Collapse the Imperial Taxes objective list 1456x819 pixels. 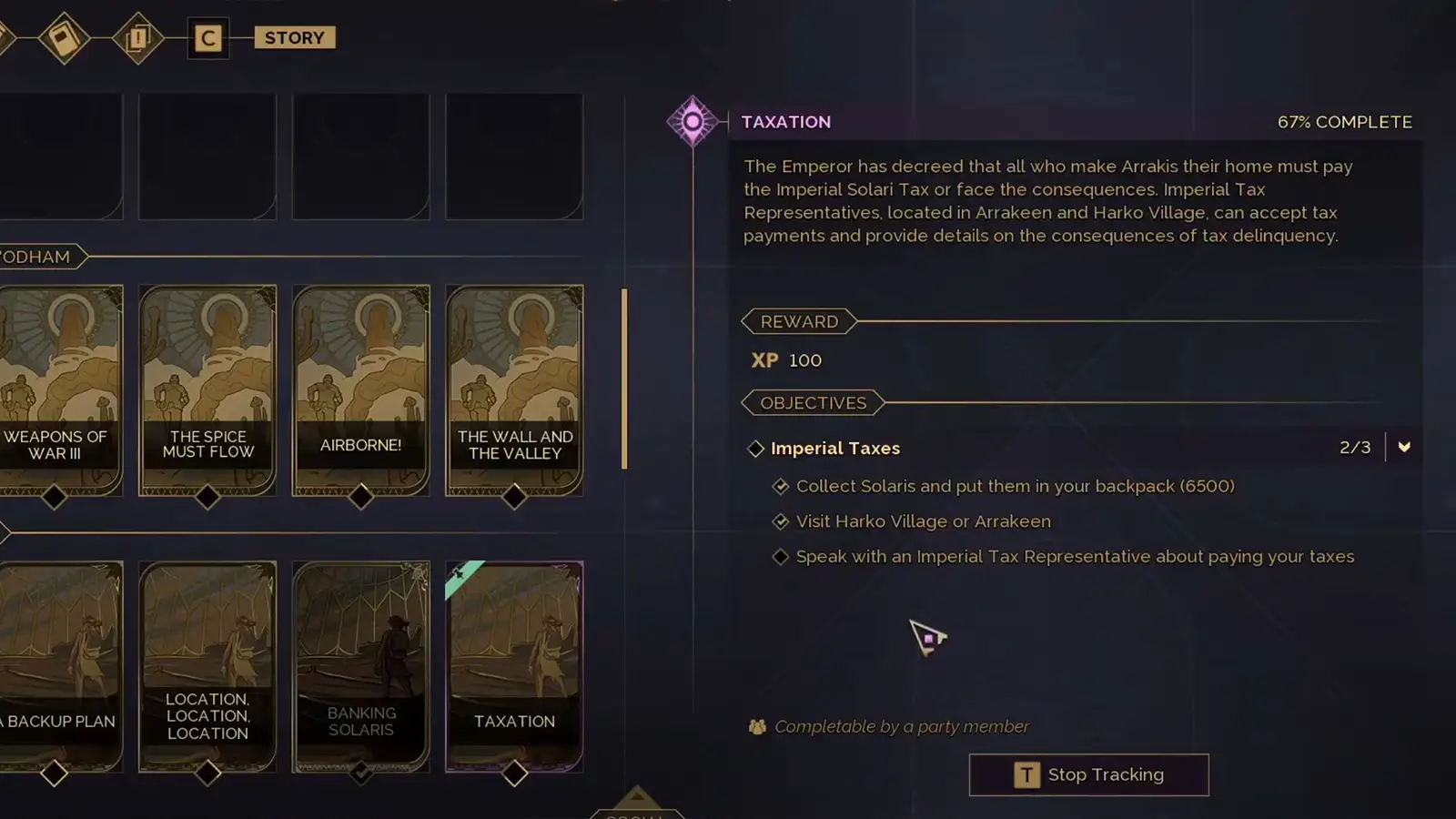1404,448
